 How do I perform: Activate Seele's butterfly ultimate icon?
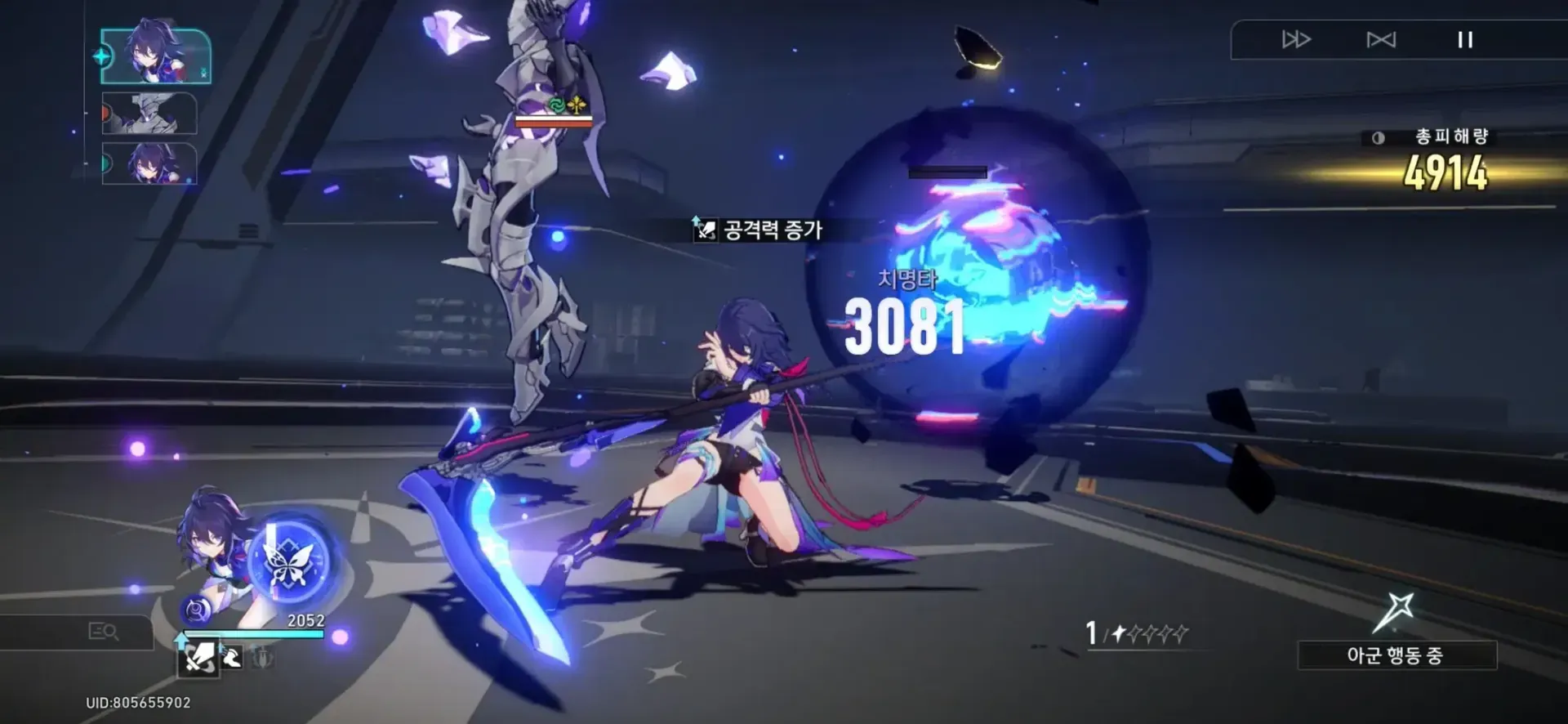point(290,561)
